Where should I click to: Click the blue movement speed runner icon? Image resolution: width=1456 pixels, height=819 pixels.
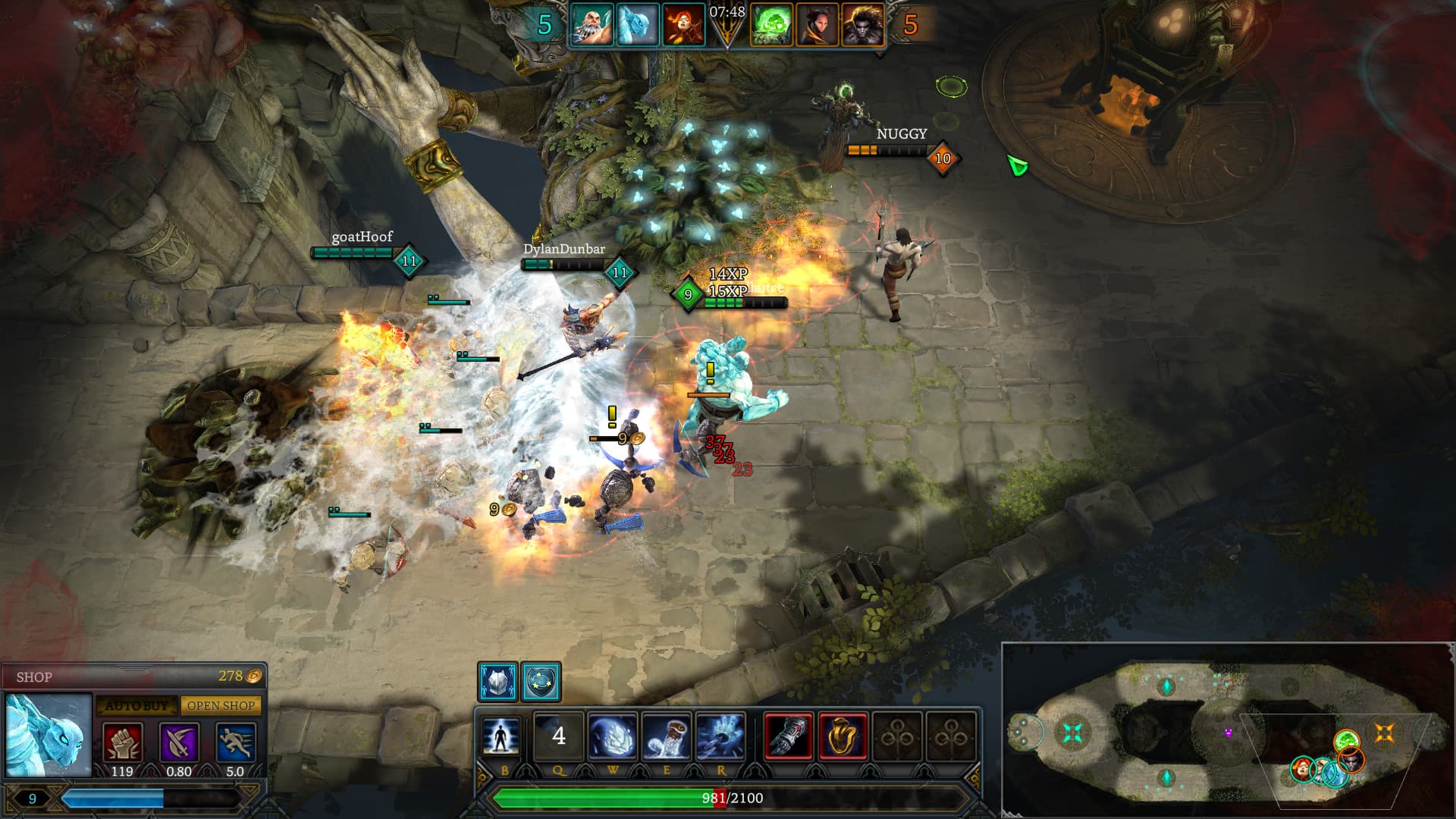tap(235, 743)
